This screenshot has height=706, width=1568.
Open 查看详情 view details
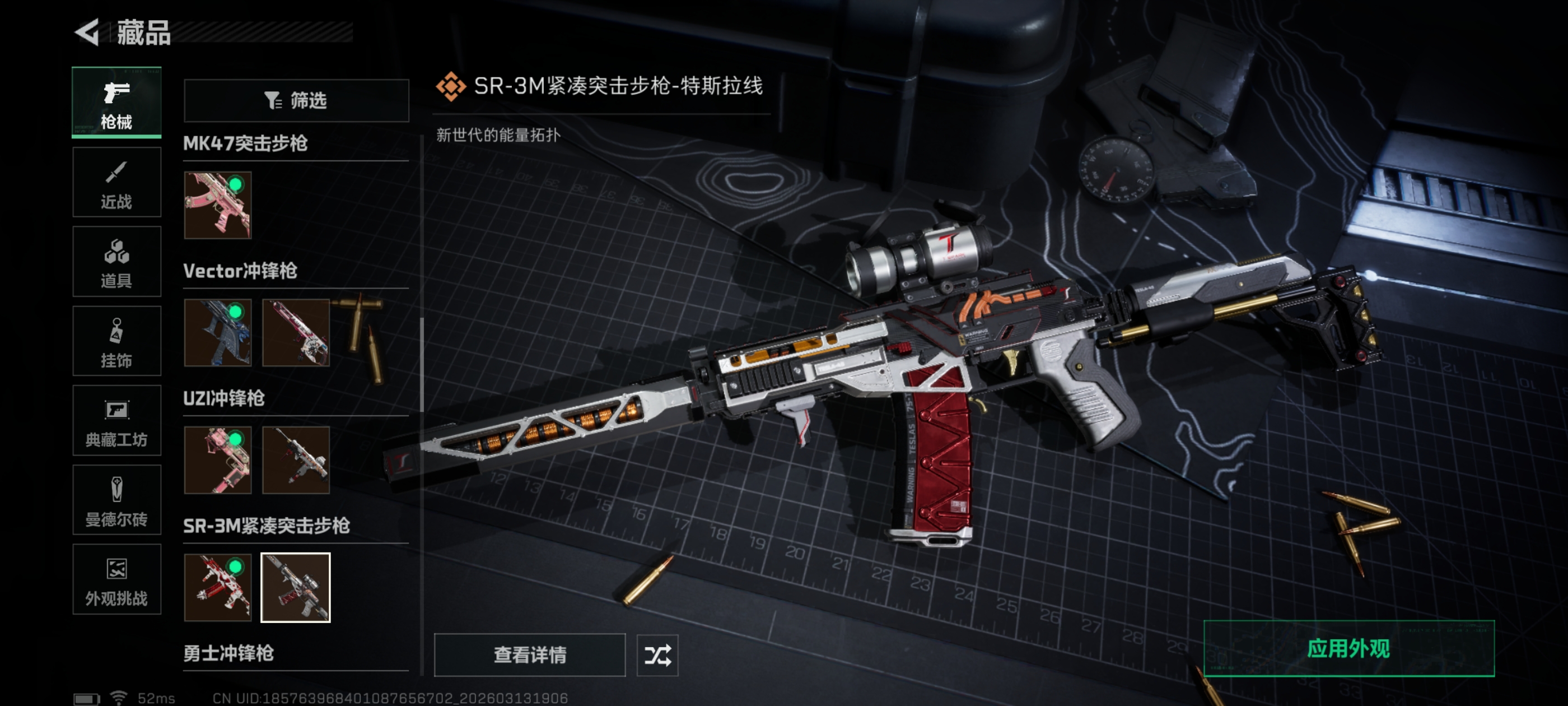click(529, 655)
